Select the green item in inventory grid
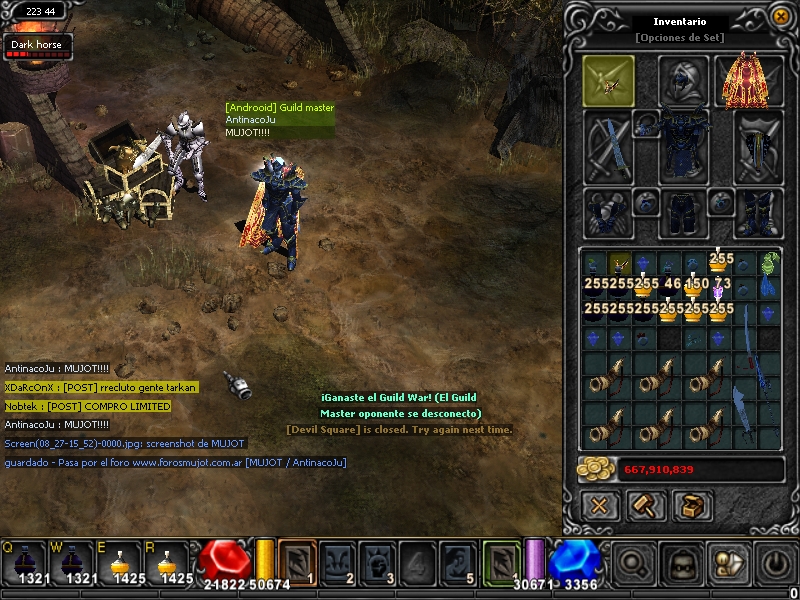Image resolution: width=800 pixels, height=600 pixels. coord(768,265)
